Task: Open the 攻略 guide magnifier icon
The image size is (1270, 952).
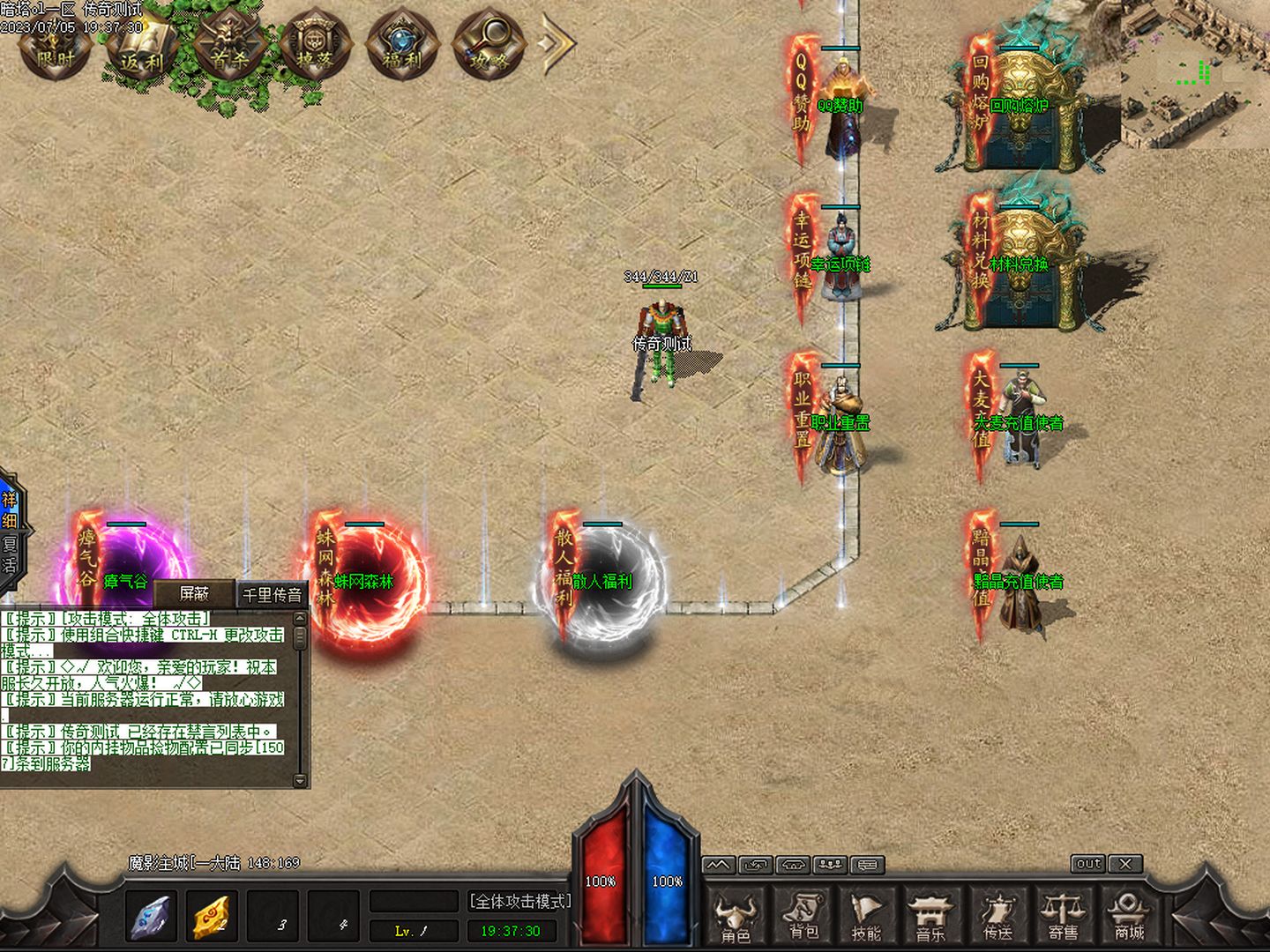Action: tap(489, 46)
